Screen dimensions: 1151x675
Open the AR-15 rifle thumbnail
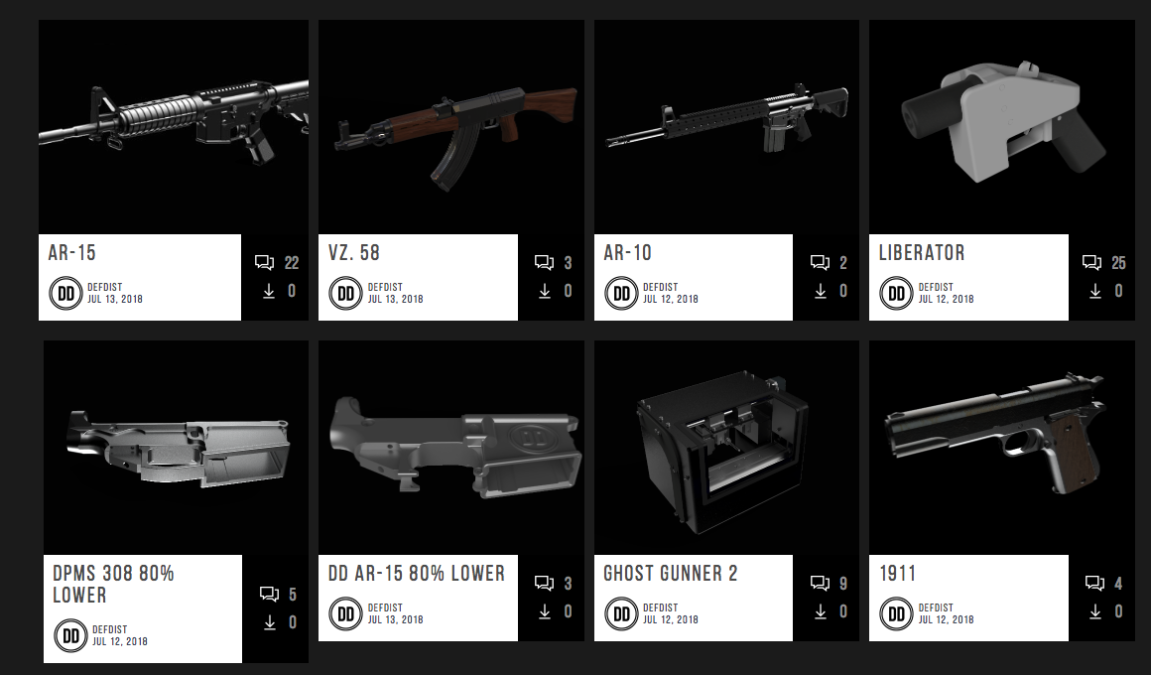173,127
